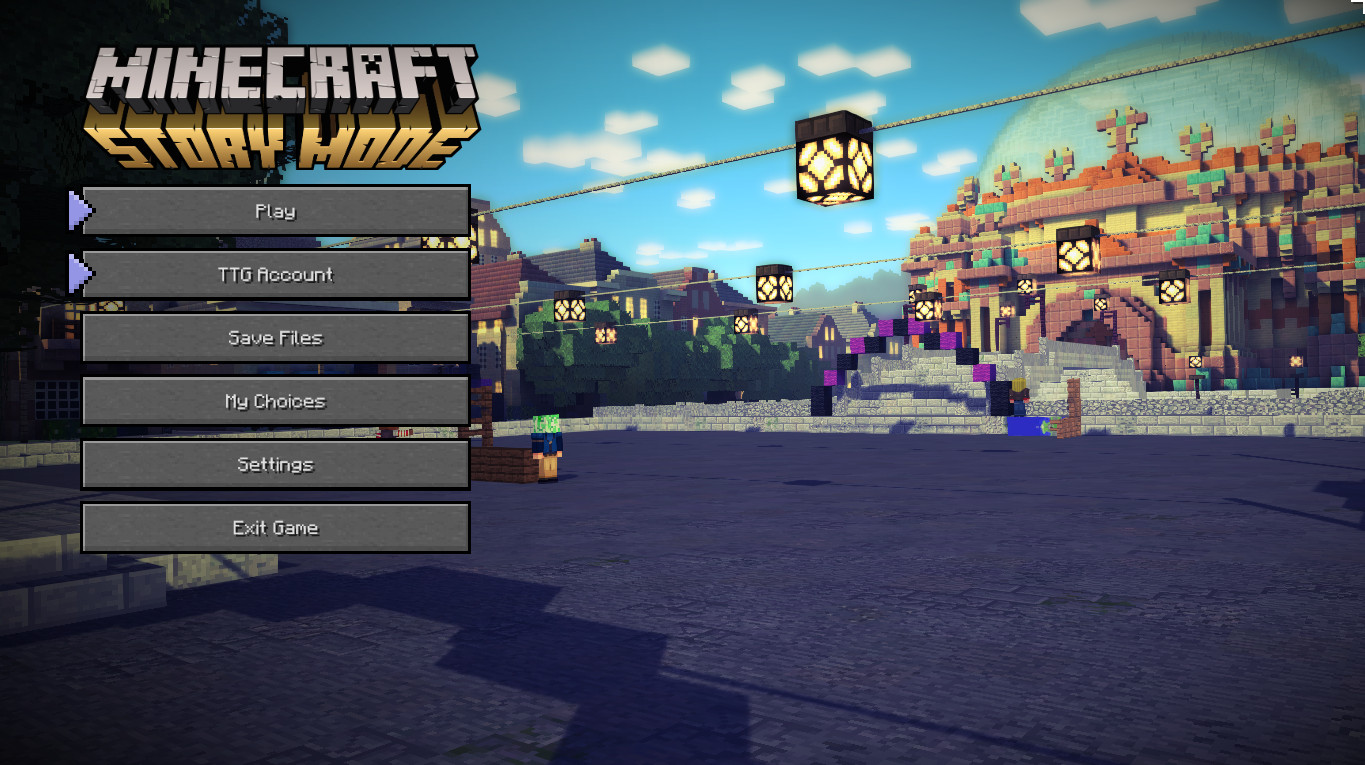Click the highlighted Play option
Screen dimensions: 1365x765
tap(275, 211)
